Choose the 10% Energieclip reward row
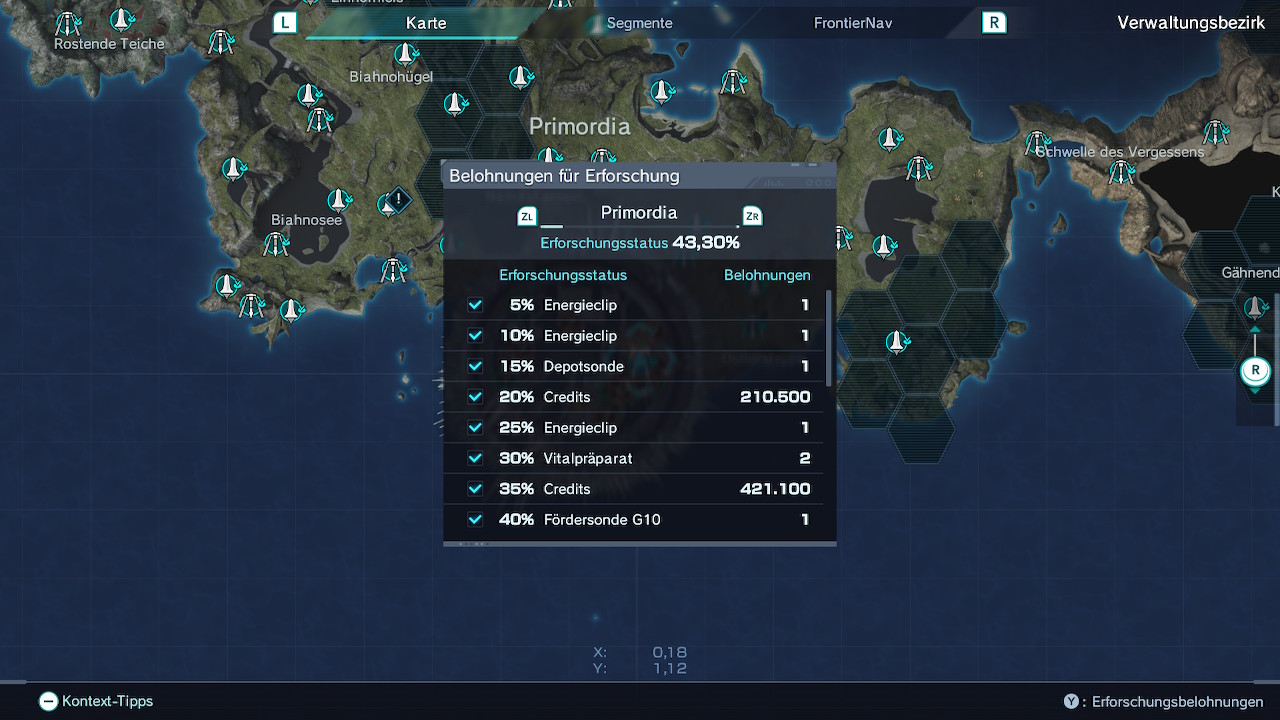 (x=638, y=336)
